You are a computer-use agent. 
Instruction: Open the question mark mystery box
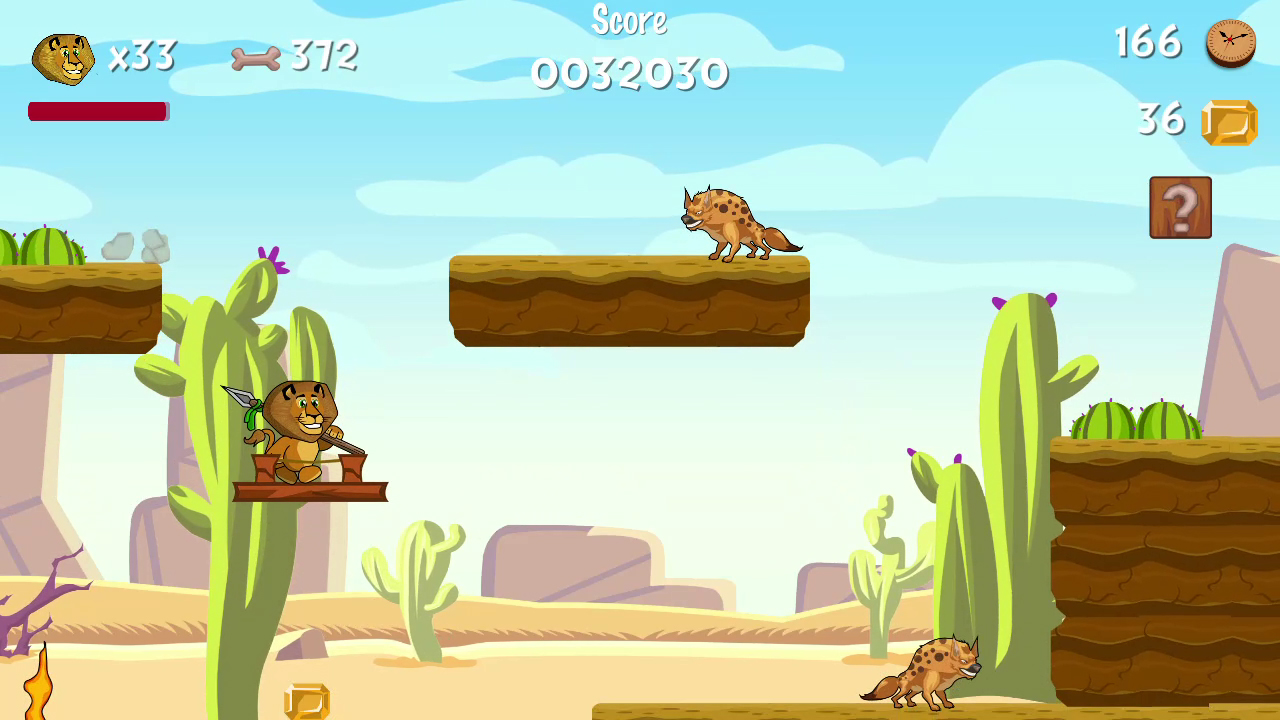click(1180, 207)
